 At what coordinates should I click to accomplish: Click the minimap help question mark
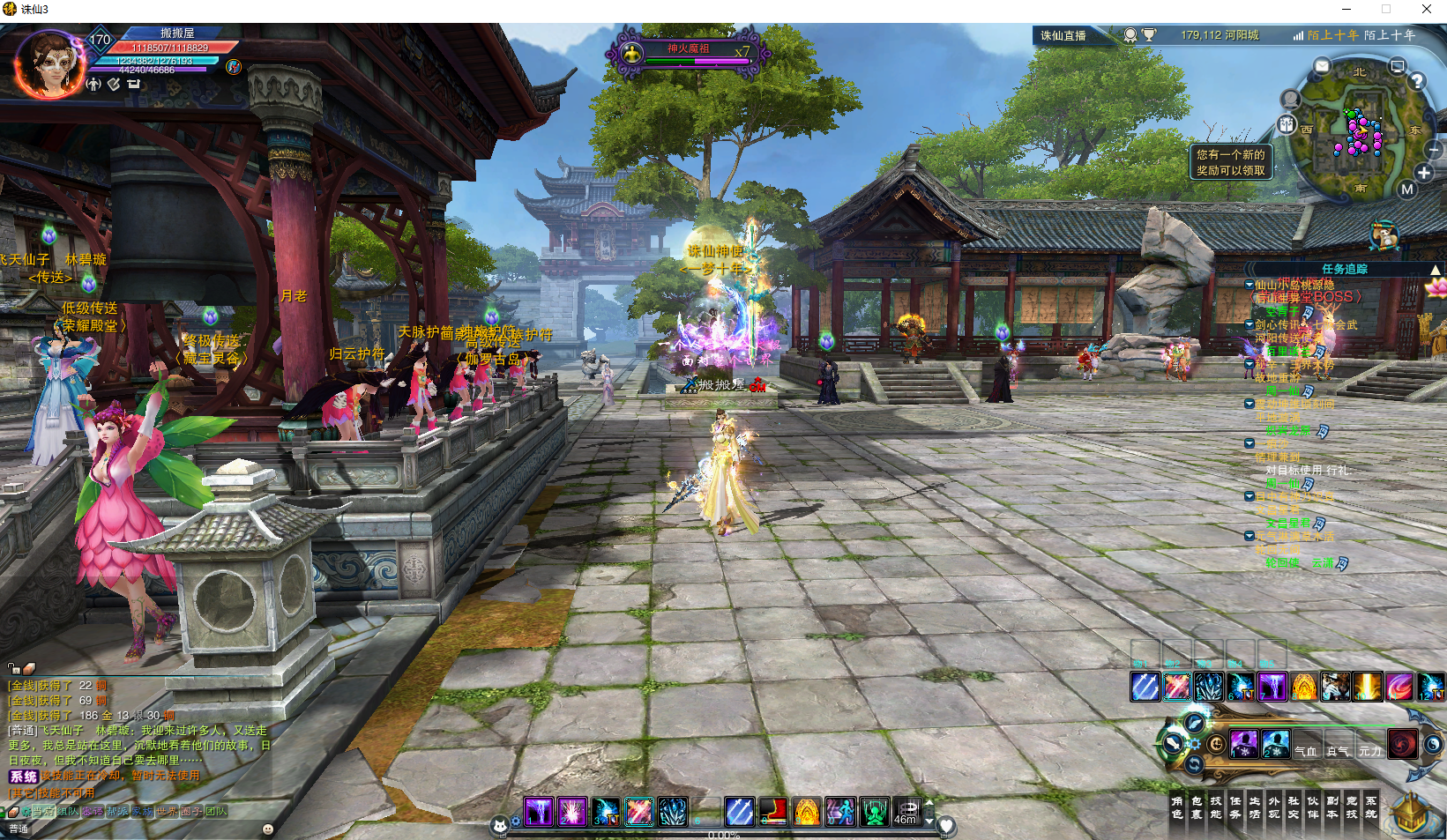click(x=1417, y=81)
